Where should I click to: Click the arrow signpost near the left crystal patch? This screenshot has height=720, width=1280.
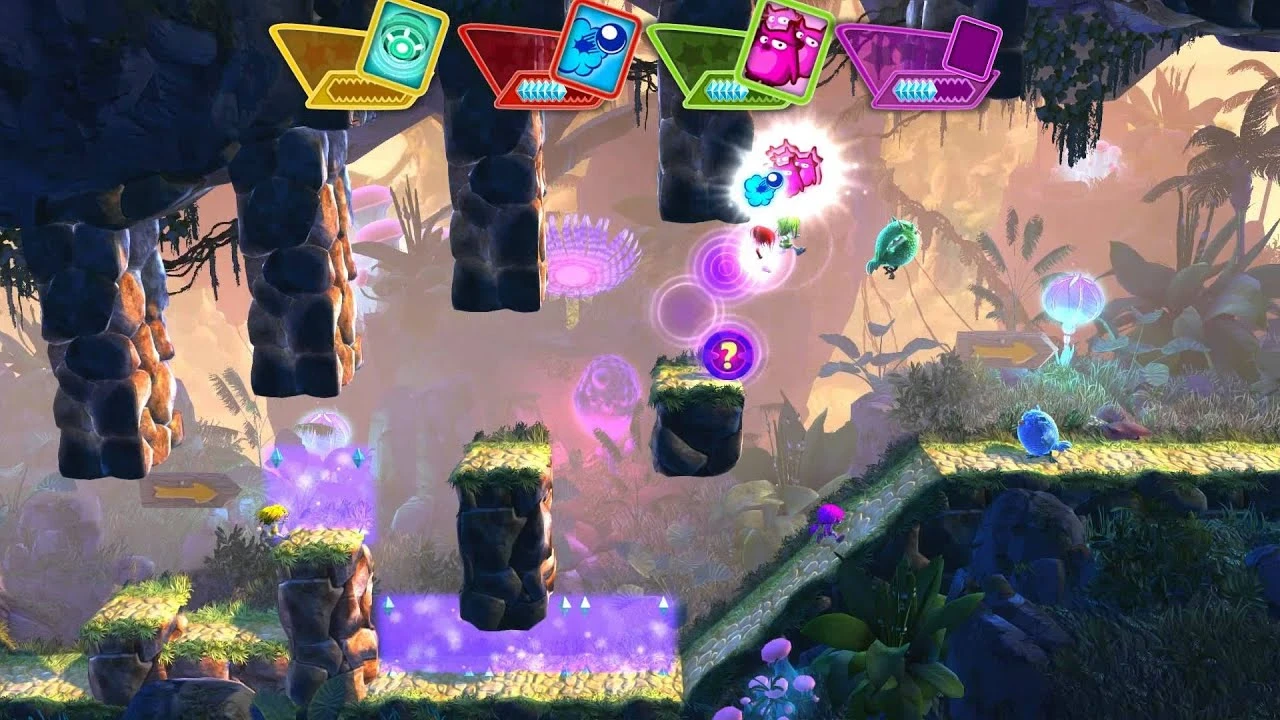(193, 490)
